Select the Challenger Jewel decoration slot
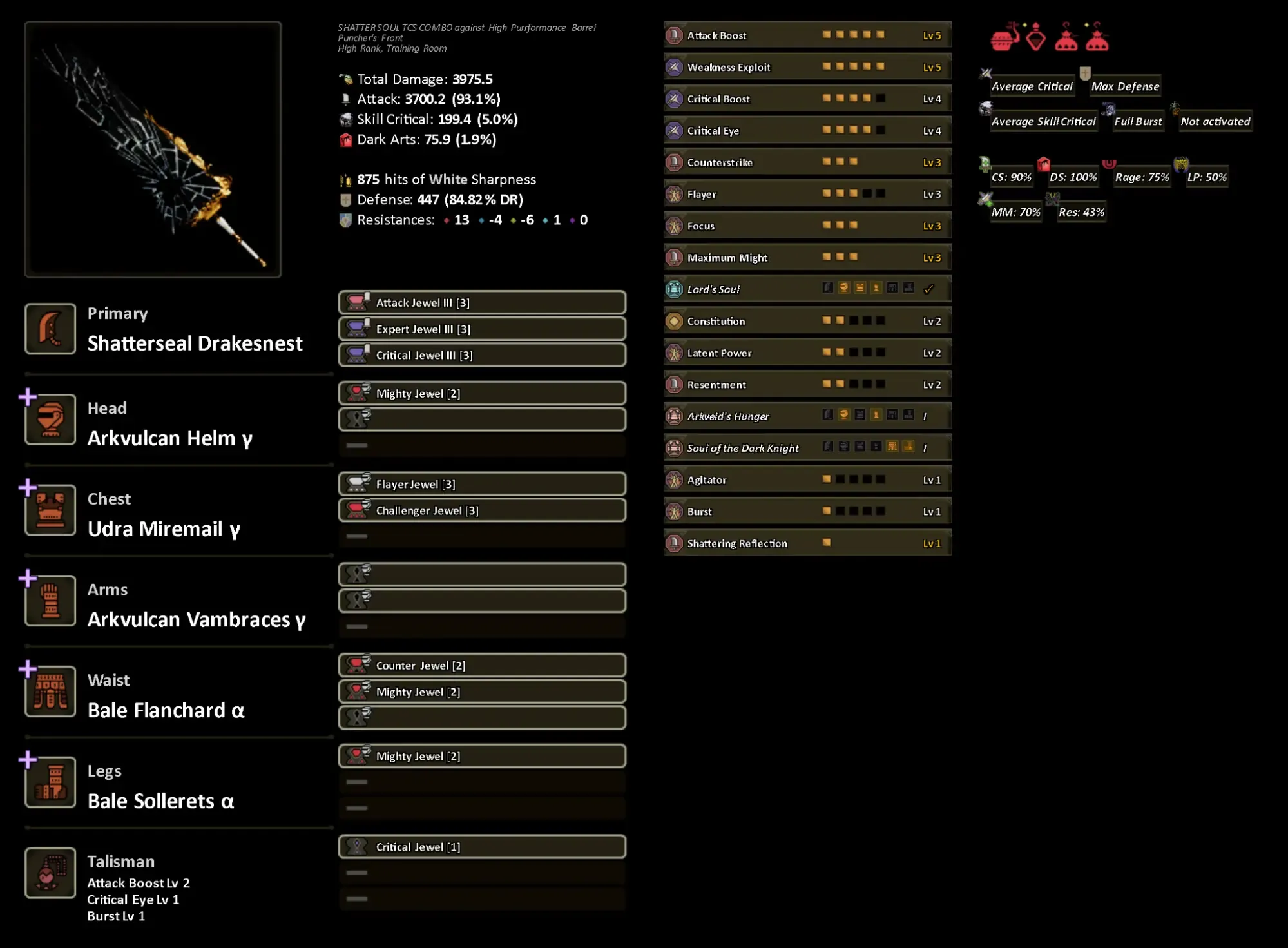The width and height of the screenshot is (1288, 948). click(x=482, y=511)
